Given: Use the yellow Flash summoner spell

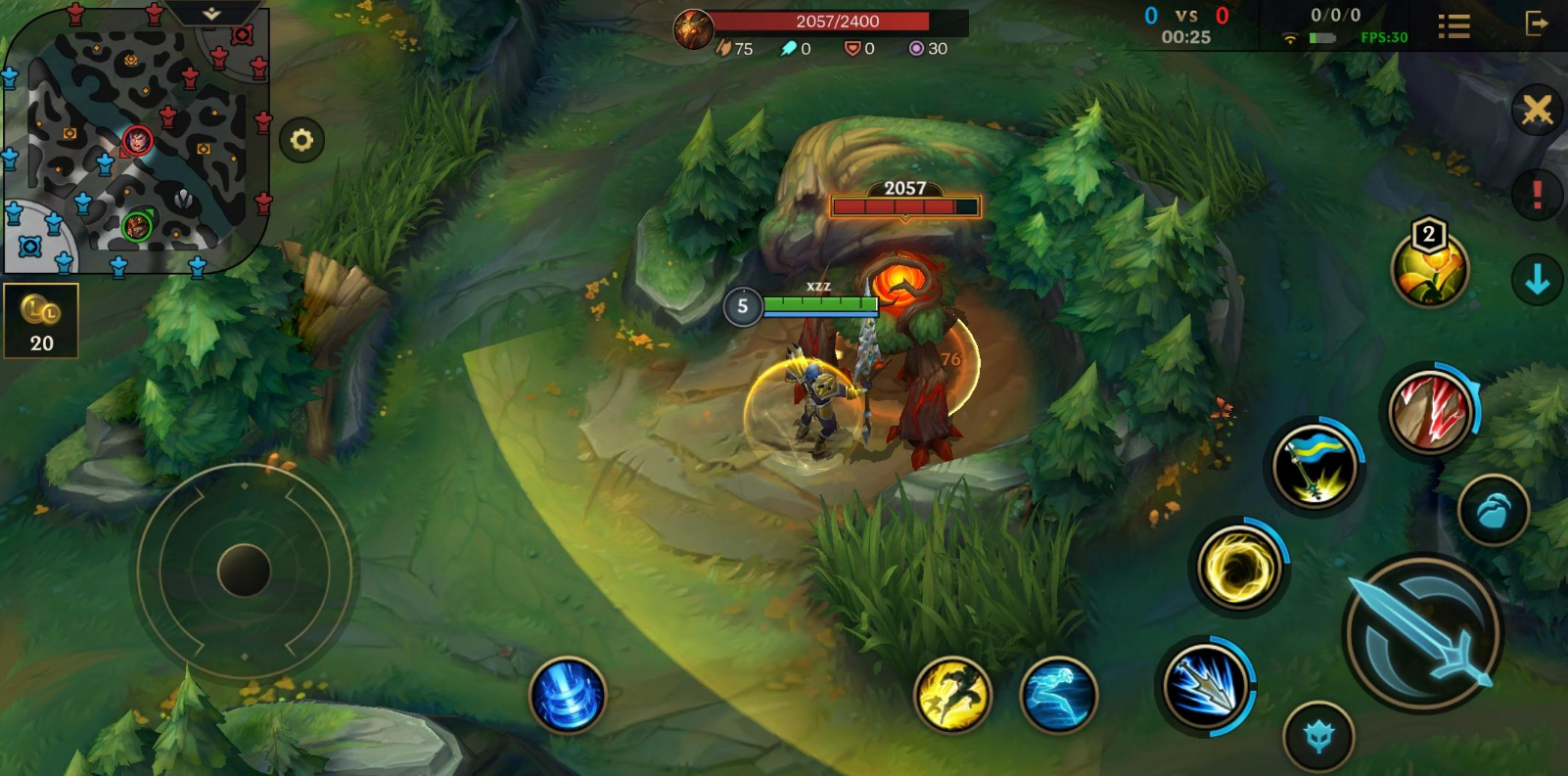Looking at the screenshot, I should (952, 694).
